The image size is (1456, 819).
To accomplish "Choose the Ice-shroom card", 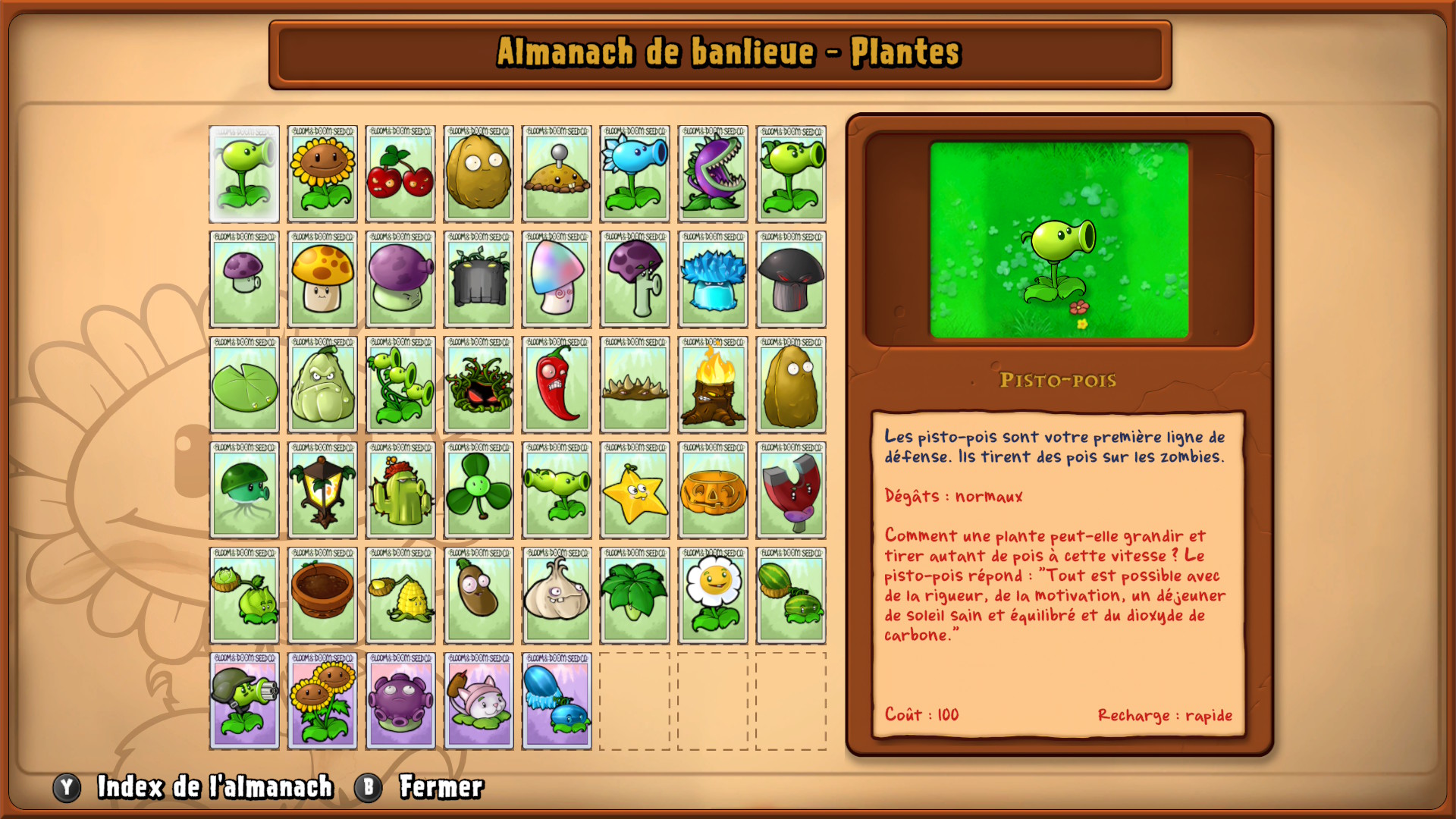I will tap(713, 280).
